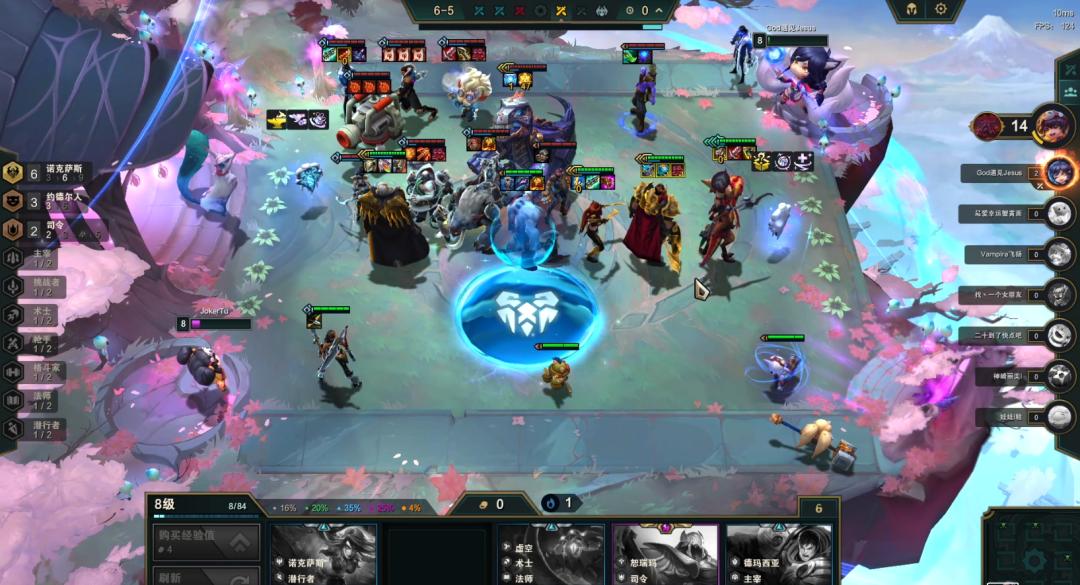Viewport: 1080px width, 585px height.
Task: Open the settings gear icon
Action: point(941,9)
